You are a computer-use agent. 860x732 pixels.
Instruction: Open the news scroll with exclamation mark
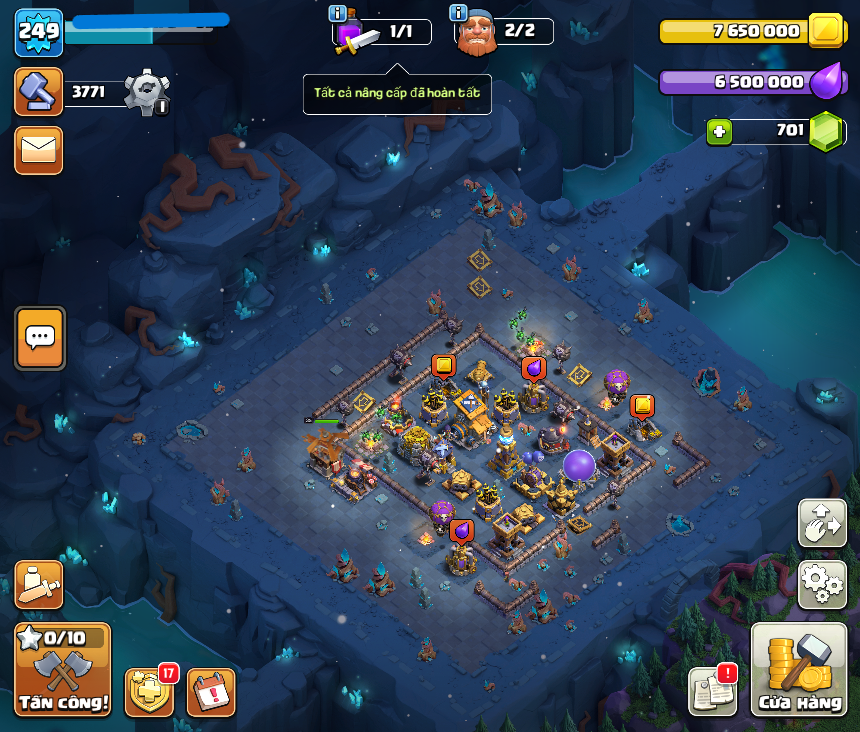pos(712,690)
